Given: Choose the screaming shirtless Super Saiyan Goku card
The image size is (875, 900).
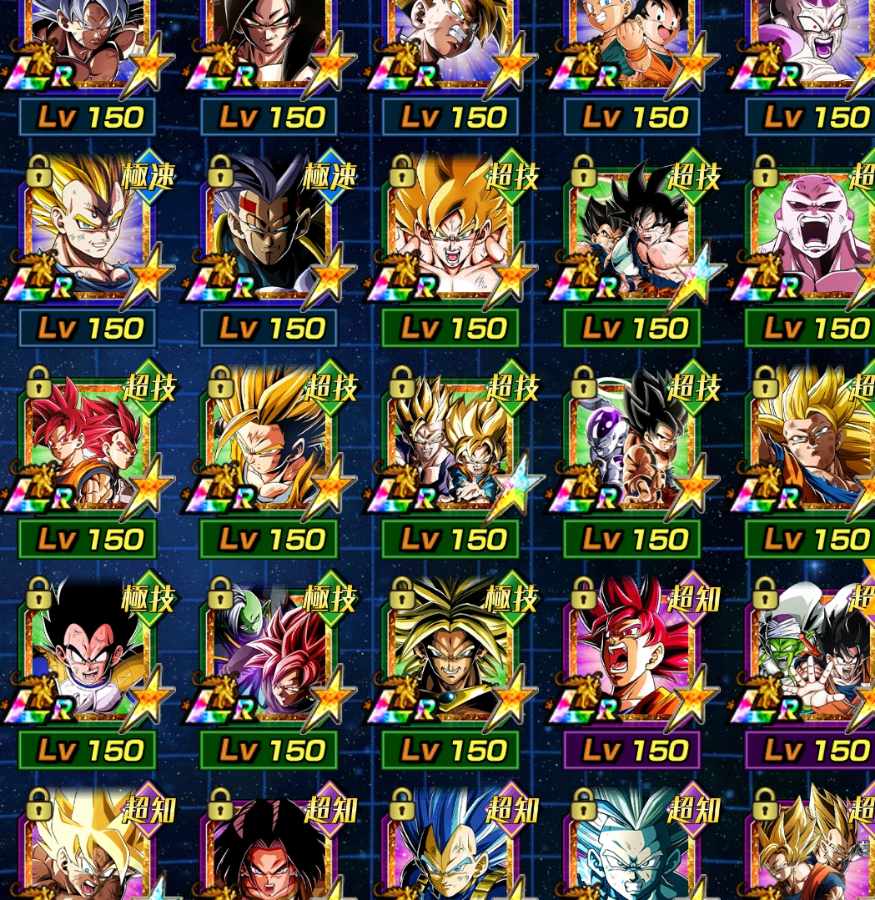Looking at the screenshot, I should 450,232.
